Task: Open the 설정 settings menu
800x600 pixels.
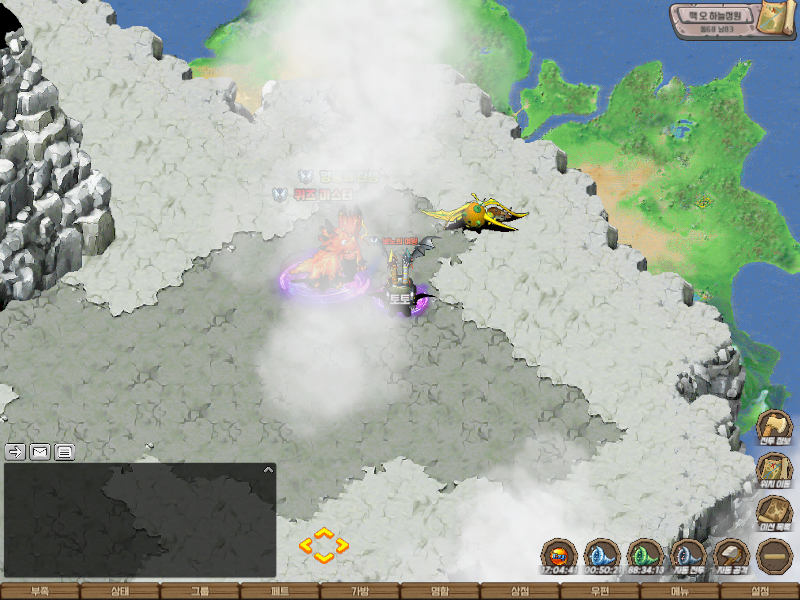Action: coord(760,591)
